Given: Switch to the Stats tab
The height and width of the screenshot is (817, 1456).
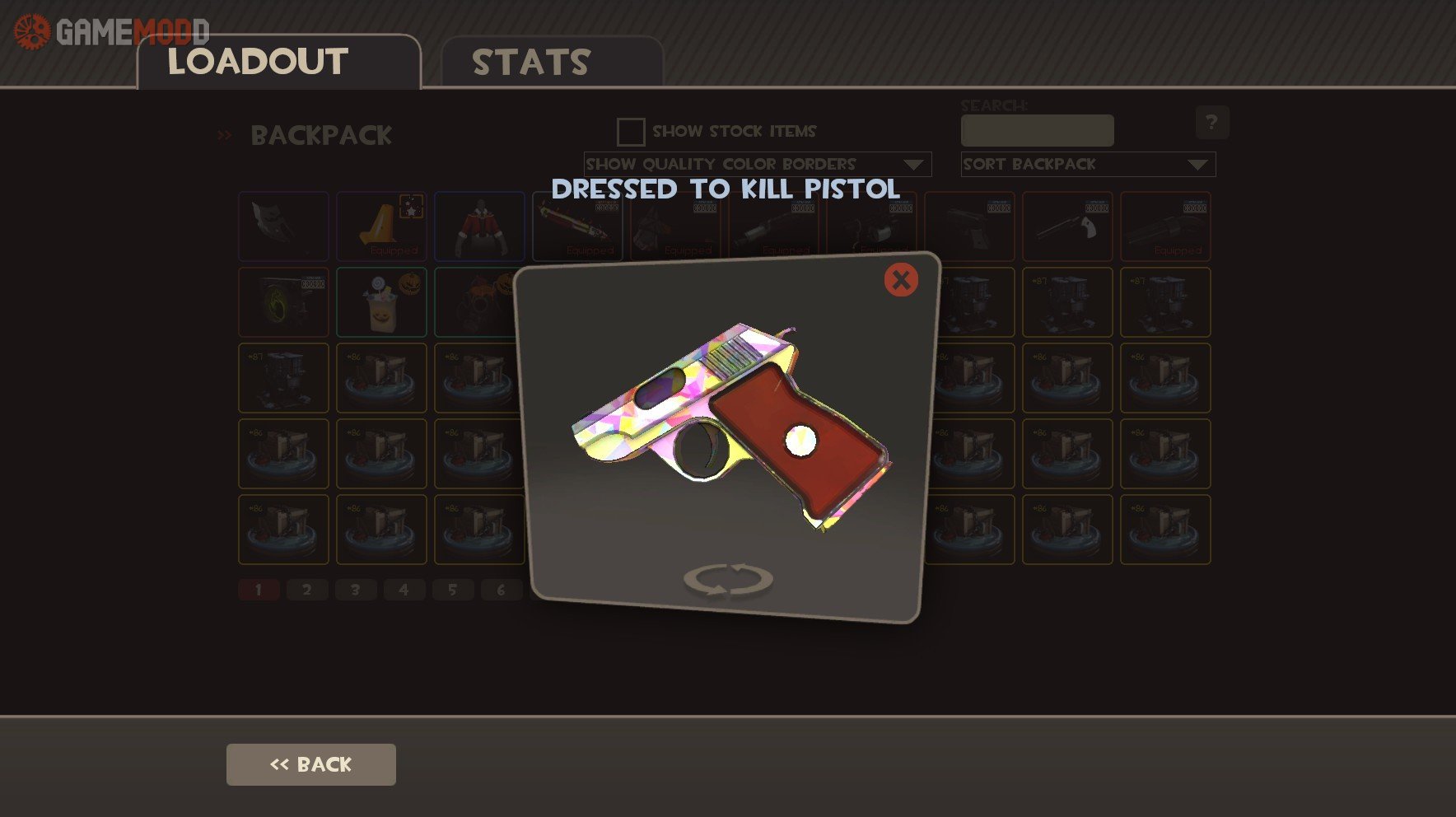Looking at the screenshot, I should (531, 63).
